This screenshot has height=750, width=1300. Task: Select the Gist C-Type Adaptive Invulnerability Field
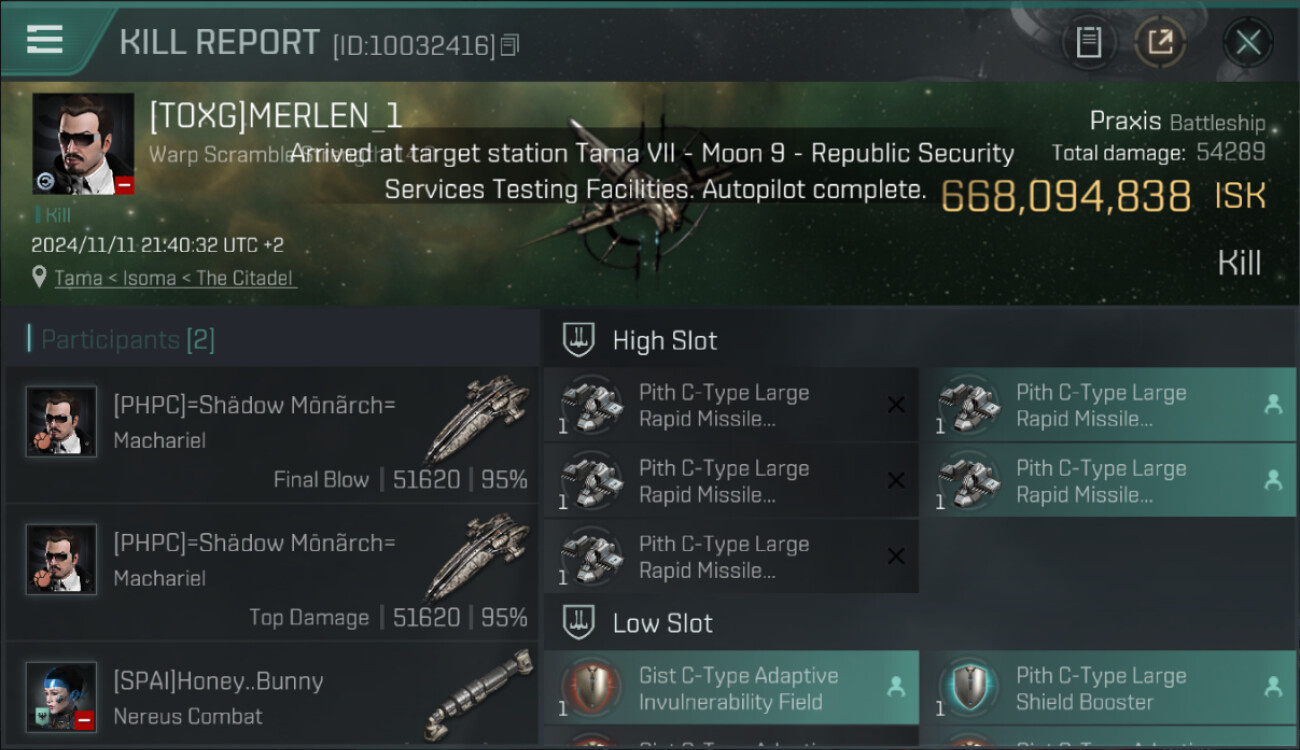tap(731, 688)
